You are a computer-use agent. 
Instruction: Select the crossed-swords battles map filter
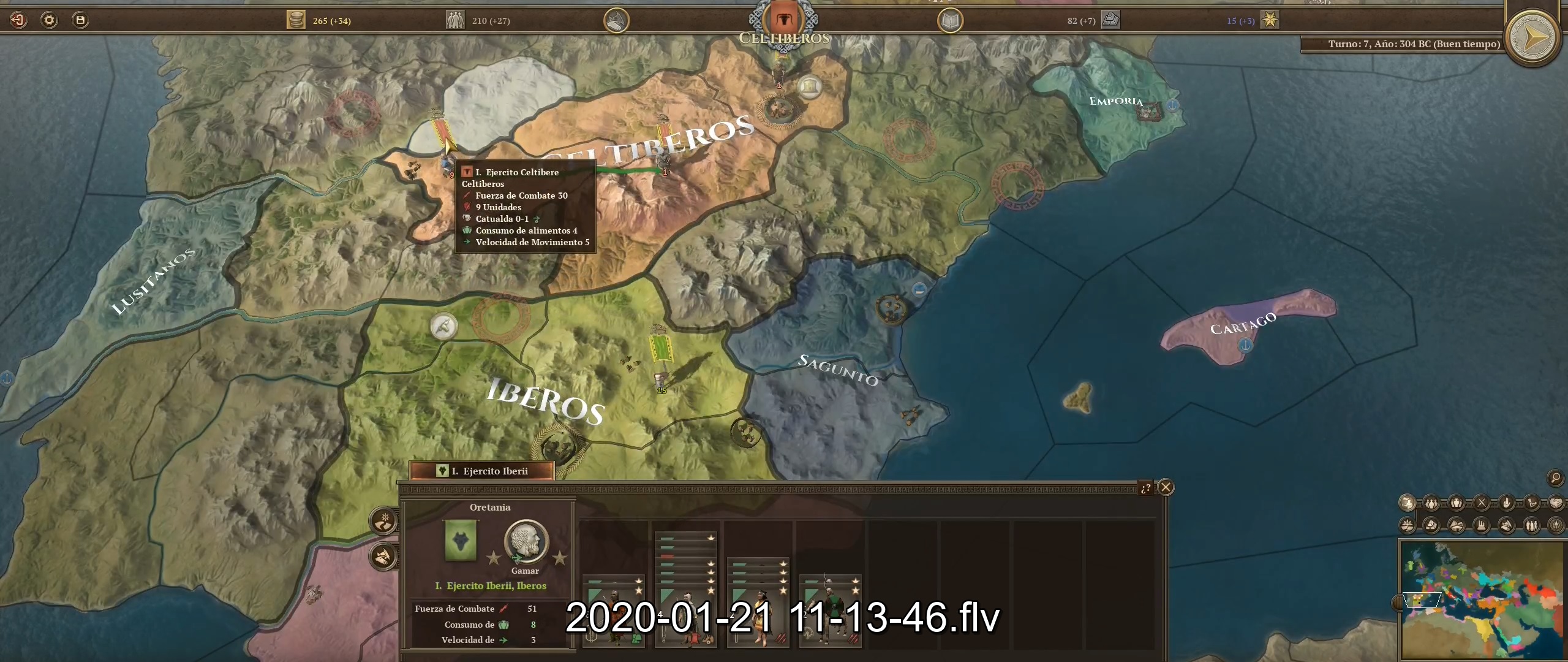click(x=1482, y=503)
